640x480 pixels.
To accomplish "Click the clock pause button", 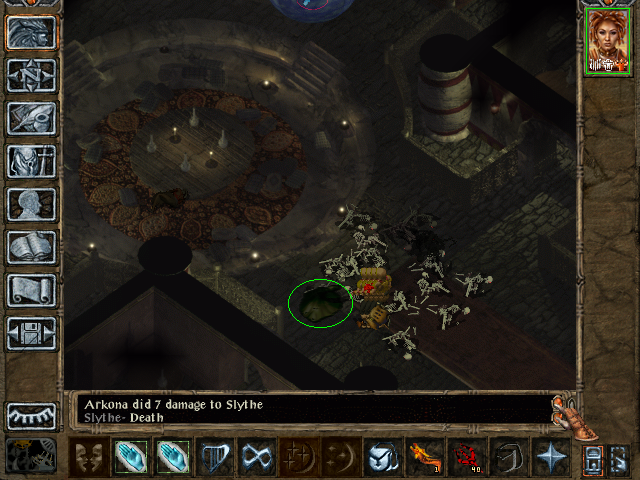I will [x=31, y=455].
